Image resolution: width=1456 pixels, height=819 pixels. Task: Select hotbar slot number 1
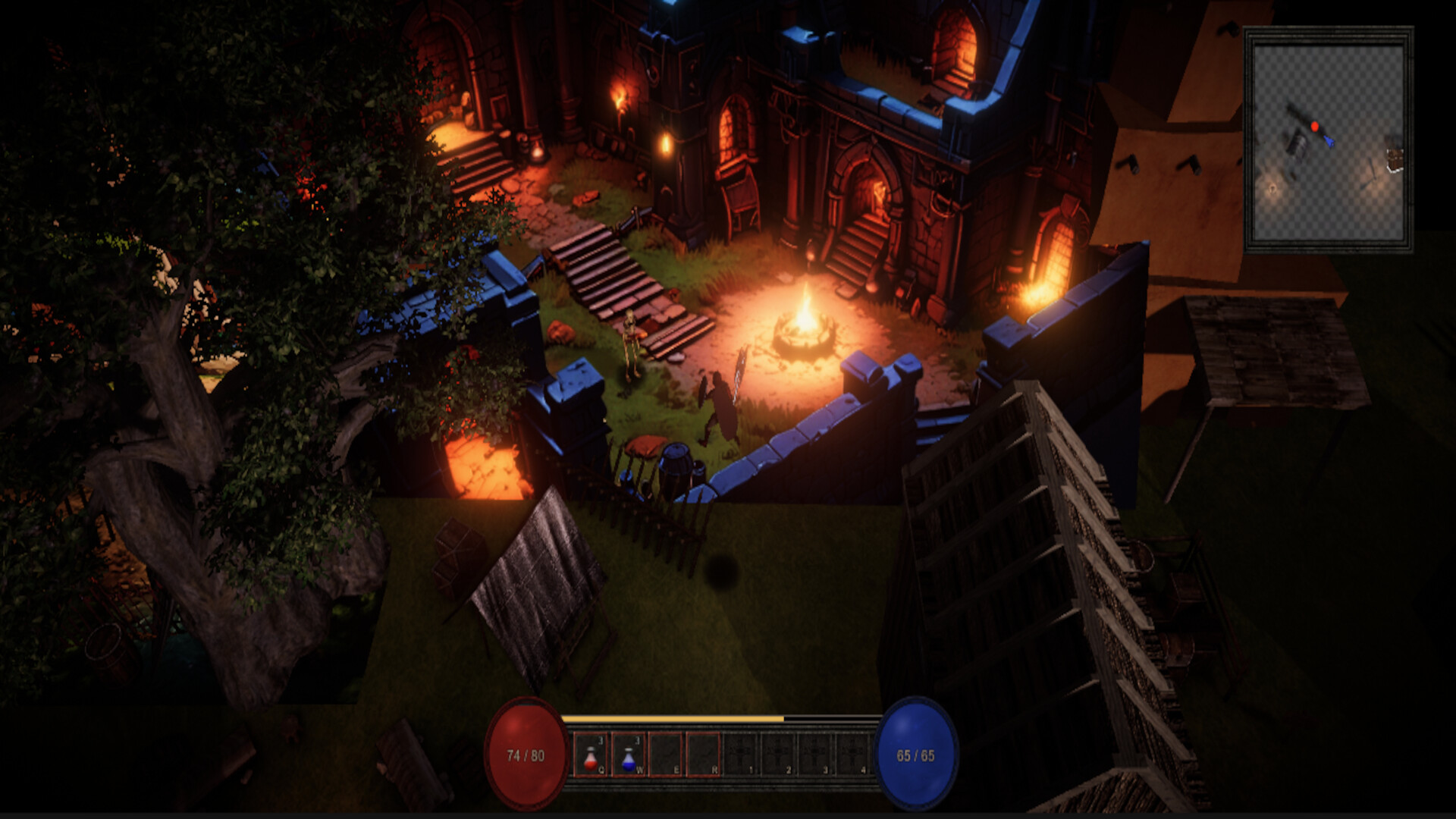pyautogui.click(x=741, y=753)
